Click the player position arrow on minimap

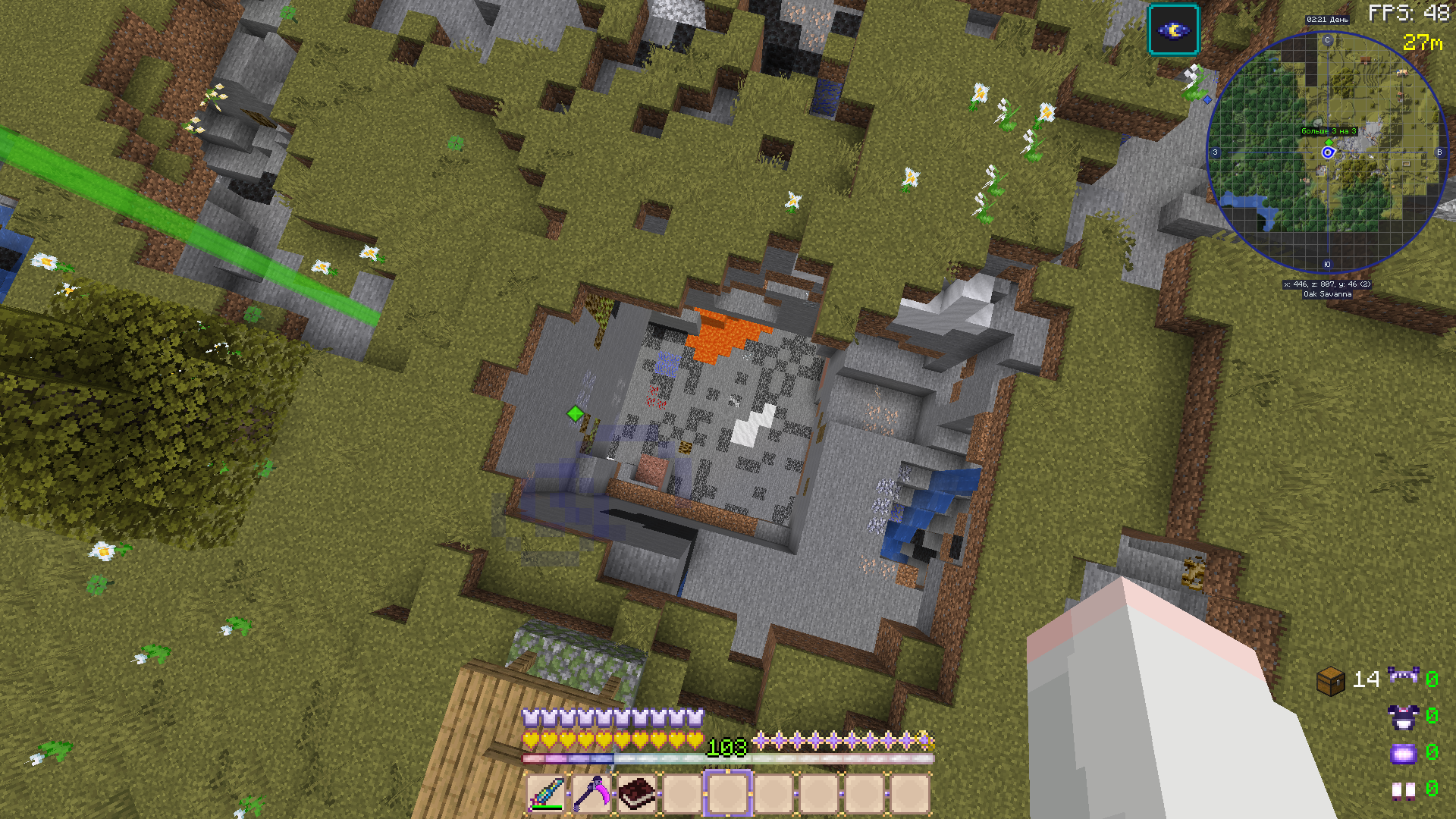1328,152
